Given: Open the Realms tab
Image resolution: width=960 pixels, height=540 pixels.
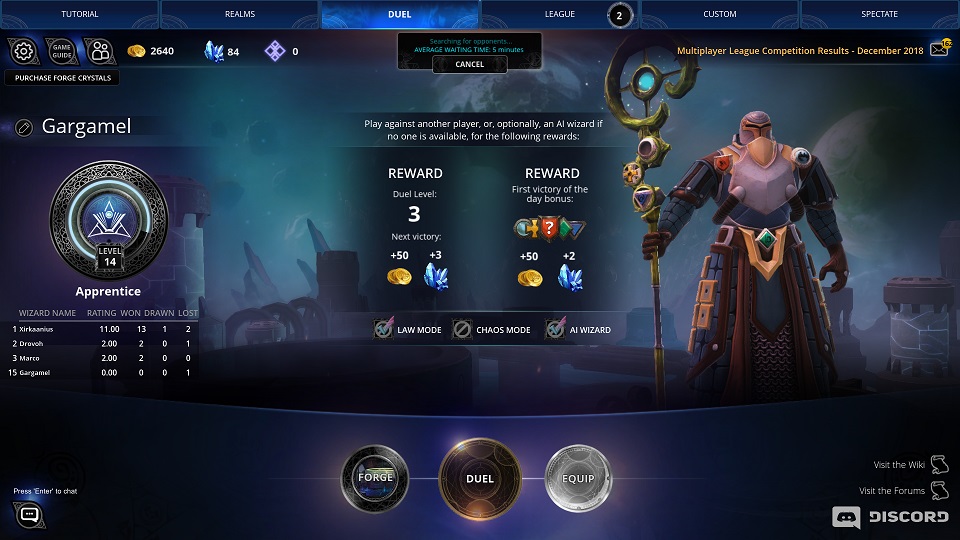Looking at the screenshot, I should tap(240, 14).
